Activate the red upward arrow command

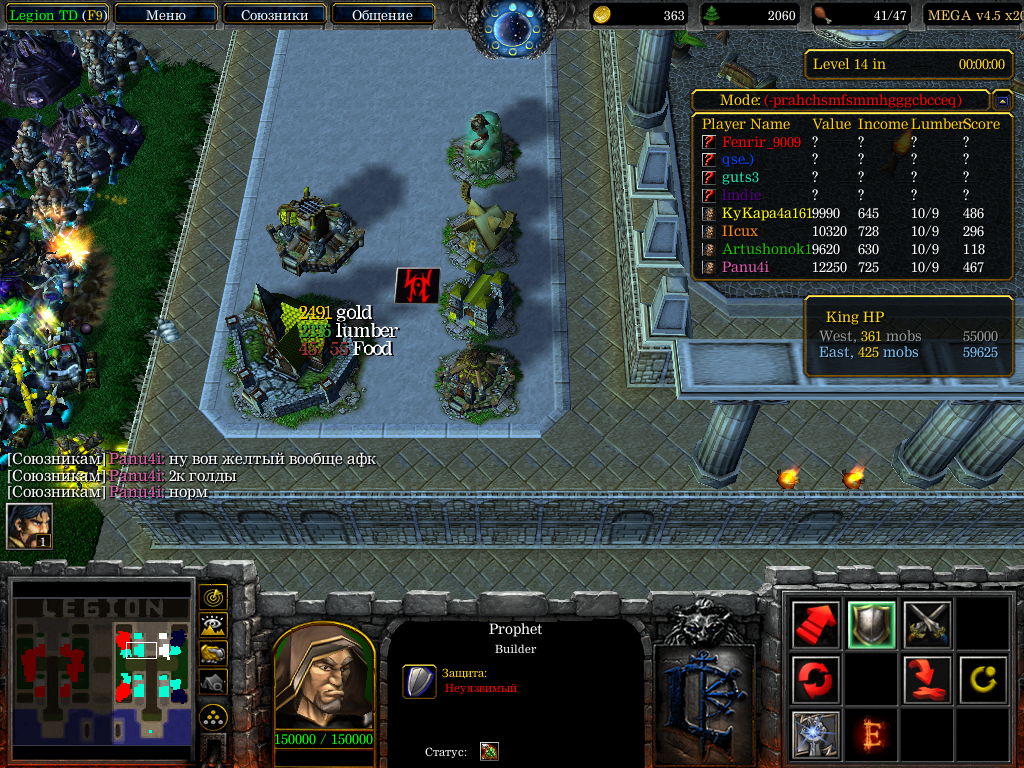click(815, 625)
